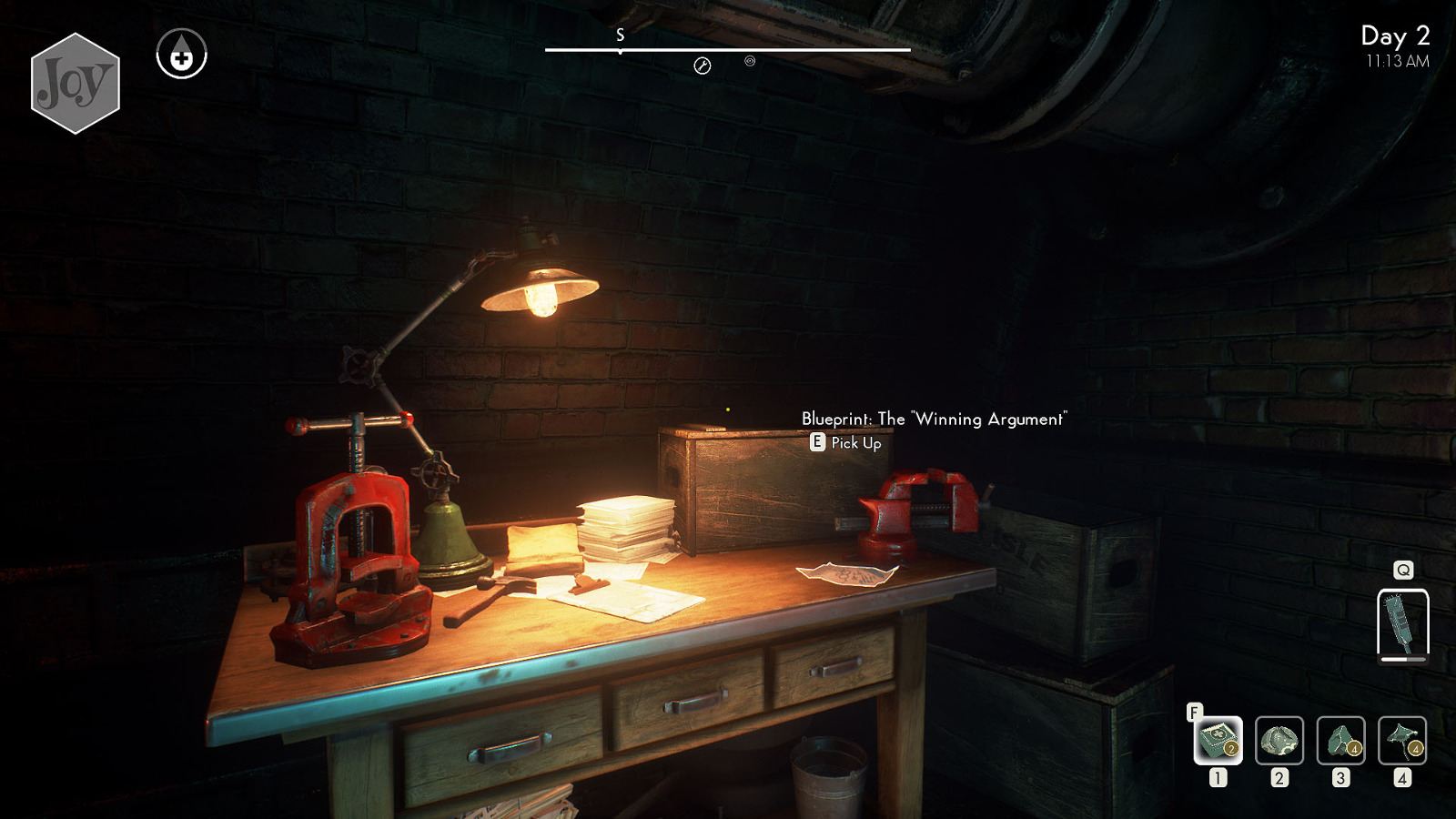This screenshot has width=1456, height=819.
Task: Select the bread item in hotbar slot 2
Action: pos(1279,739)
